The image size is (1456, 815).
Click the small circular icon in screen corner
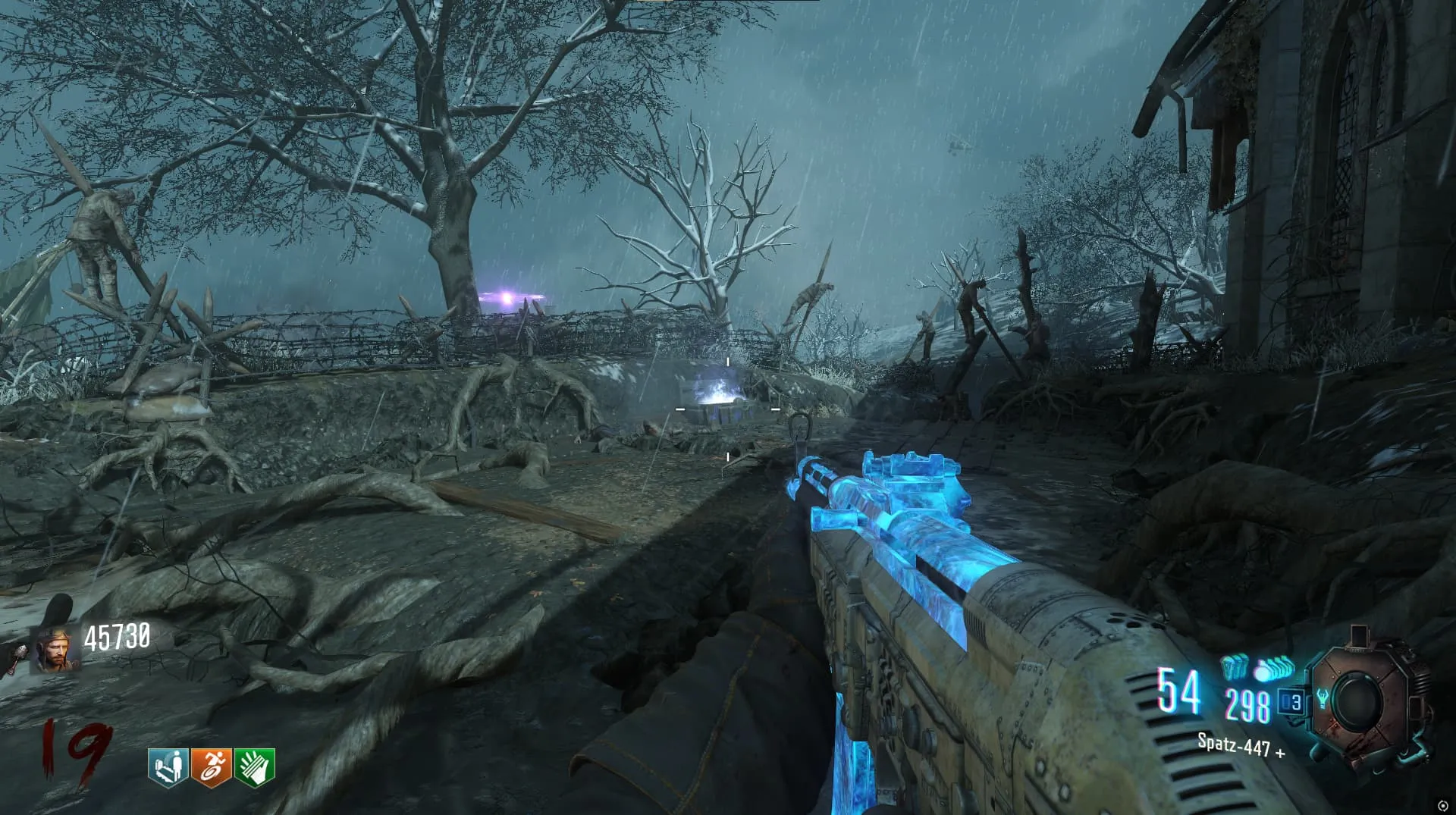(1442, 805)
